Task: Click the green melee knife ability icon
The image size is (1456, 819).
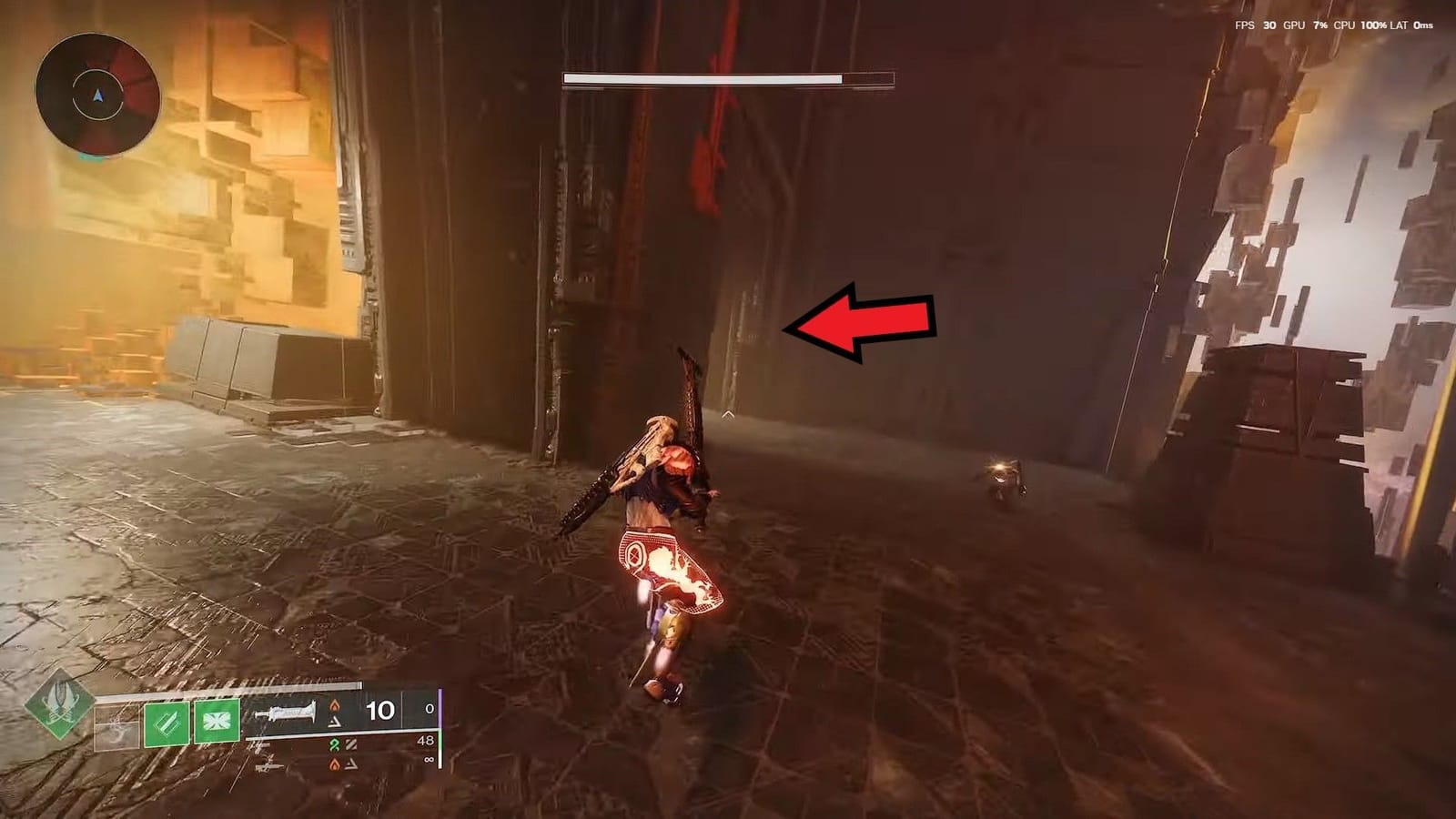Action: (x=167, y=723)
